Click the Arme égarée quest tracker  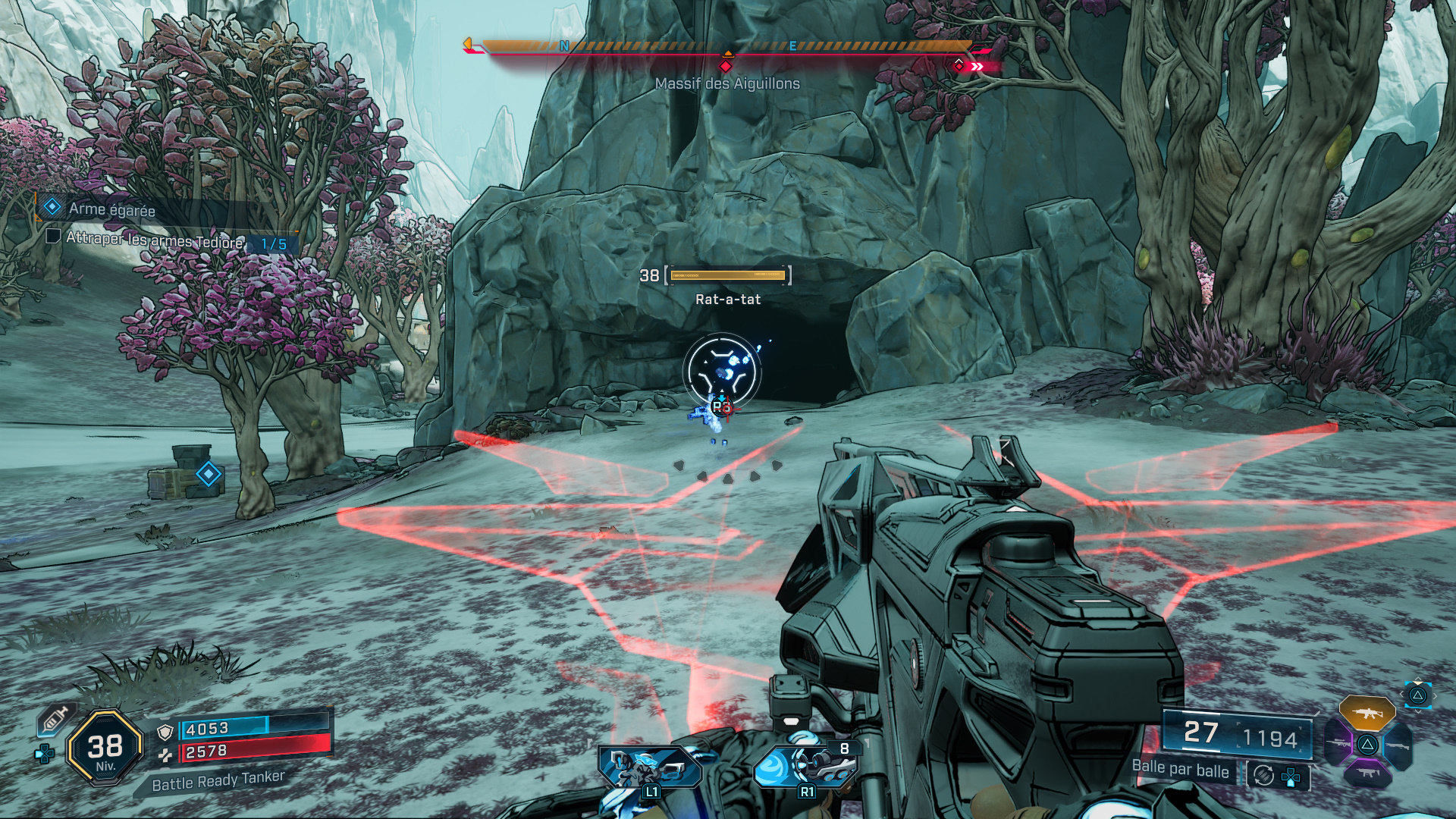click(111, 209)
